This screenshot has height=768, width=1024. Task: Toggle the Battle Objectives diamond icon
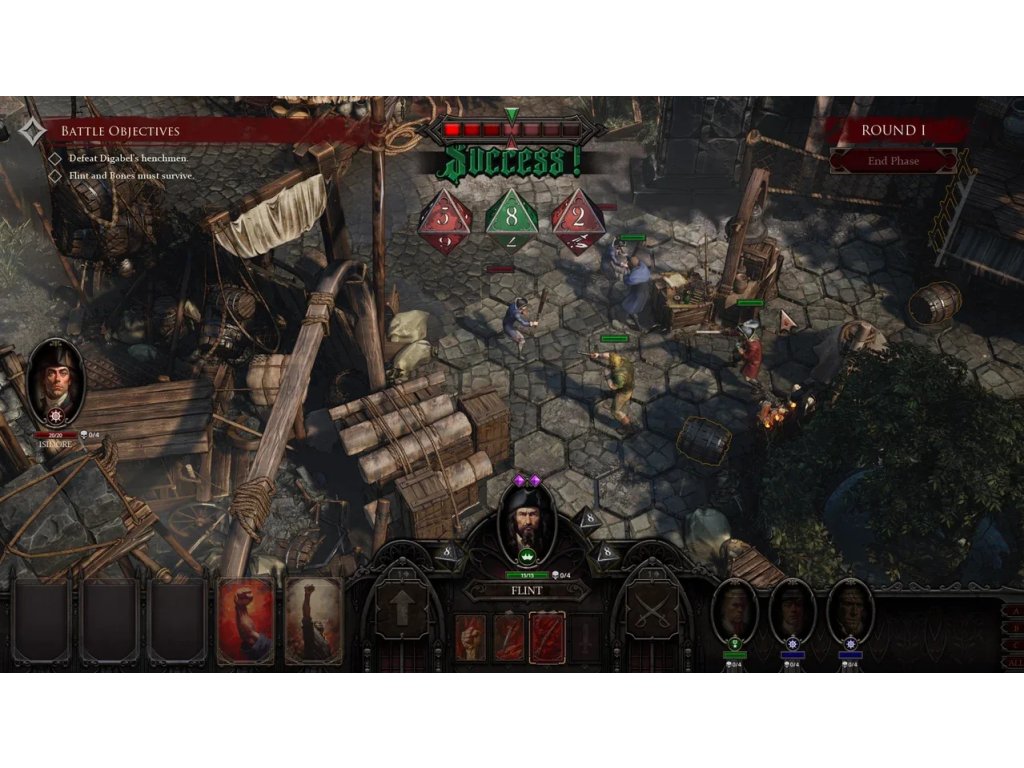point(32,131)
